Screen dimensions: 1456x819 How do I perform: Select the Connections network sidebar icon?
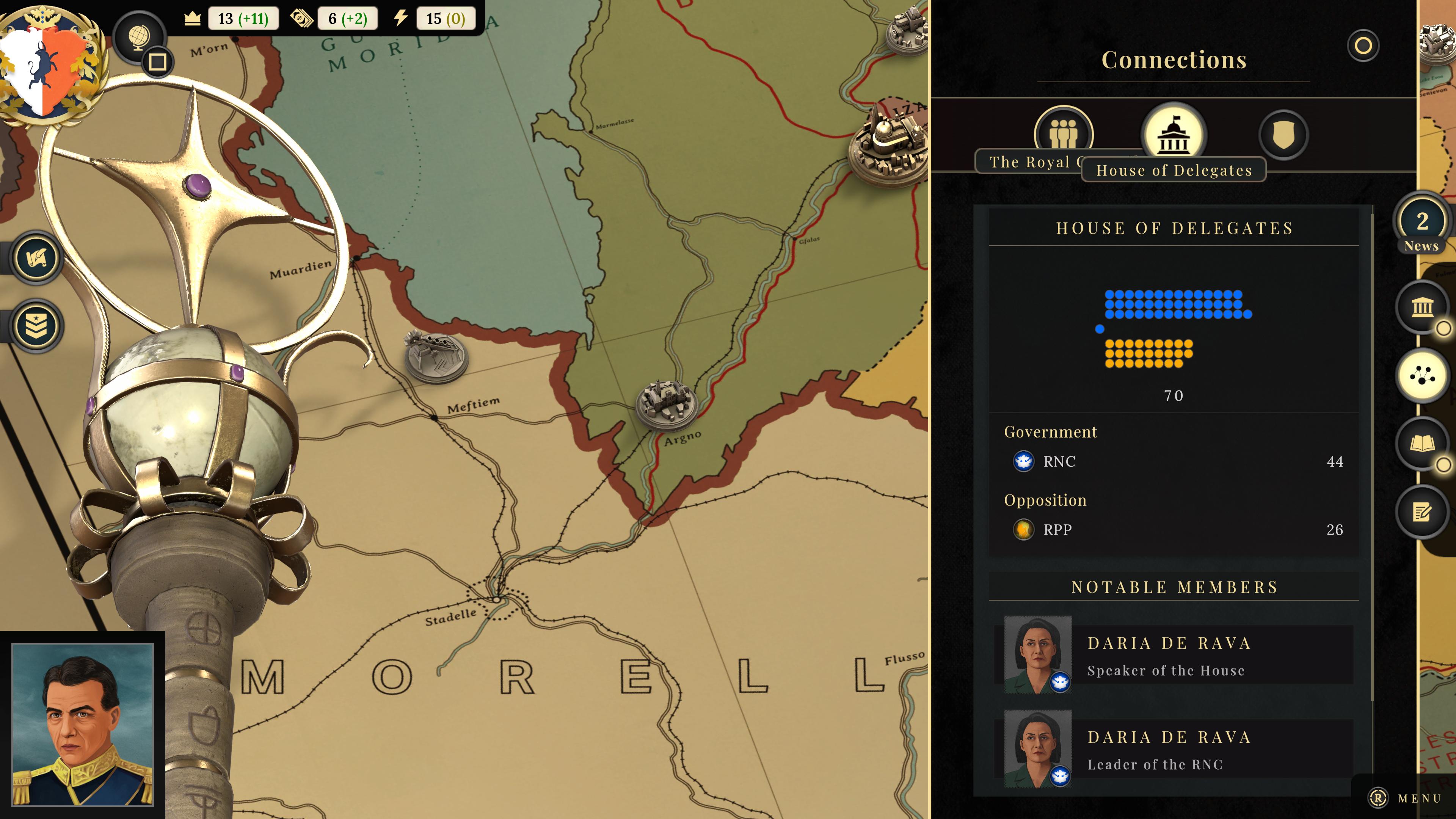pos(1421,376)
